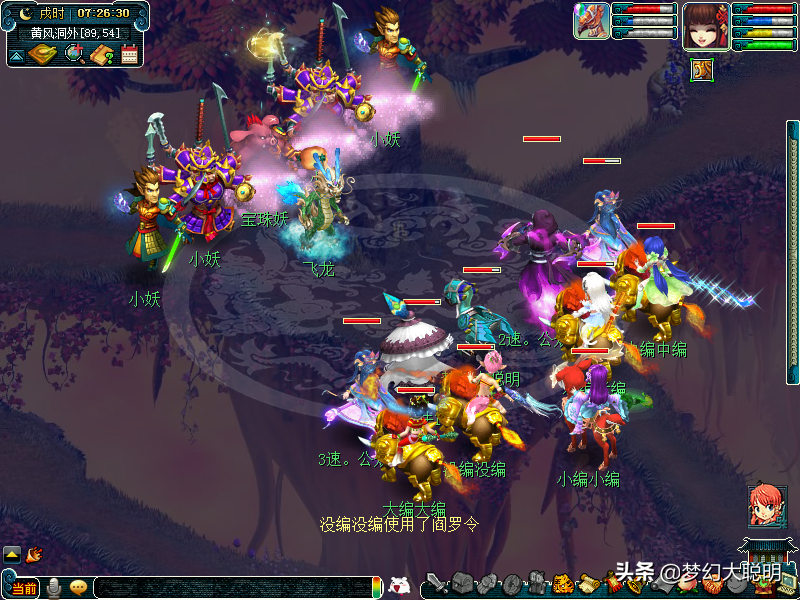Open the world map magnifier icon
This screenshot has width=800, height=600.
click(73, 54)
